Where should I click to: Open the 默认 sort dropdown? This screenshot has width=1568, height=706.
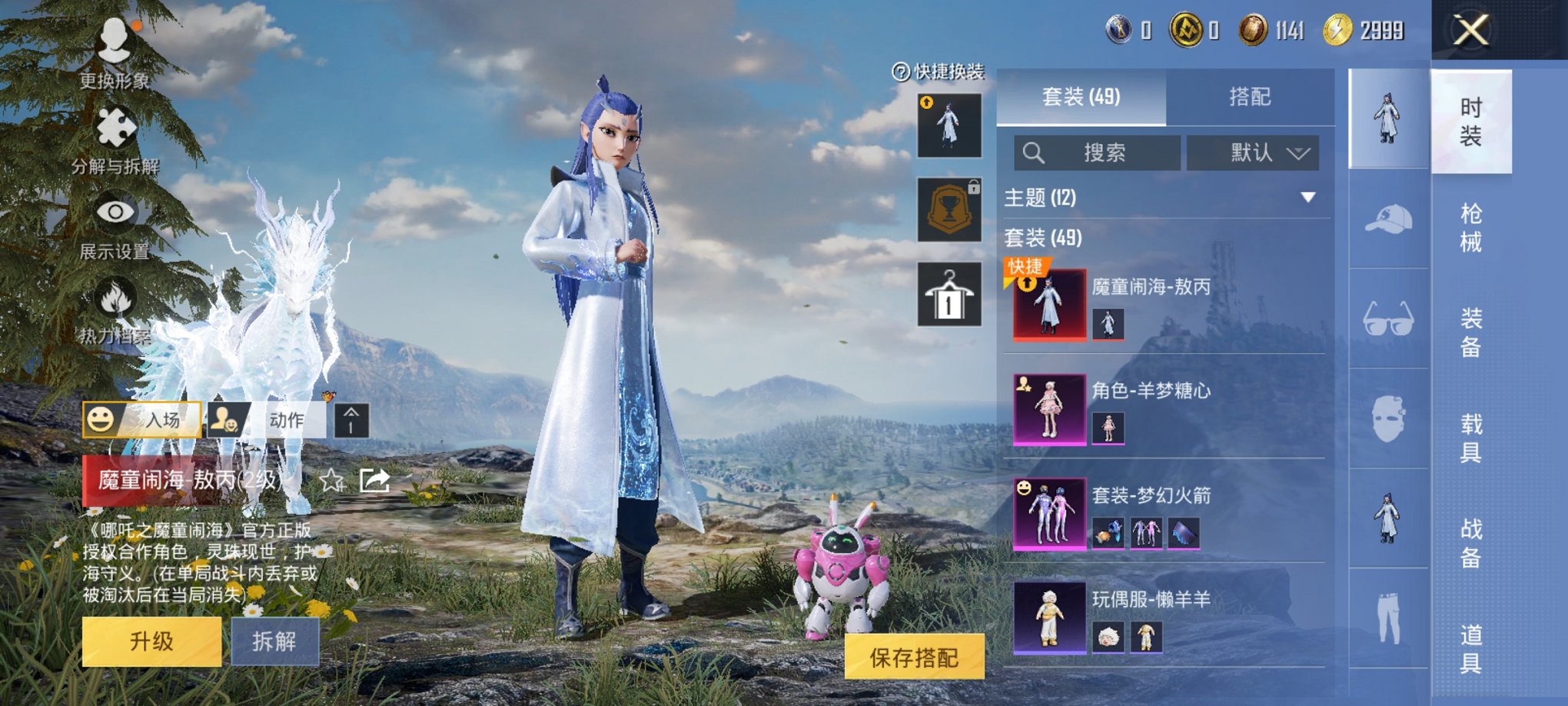[1253, 152]
